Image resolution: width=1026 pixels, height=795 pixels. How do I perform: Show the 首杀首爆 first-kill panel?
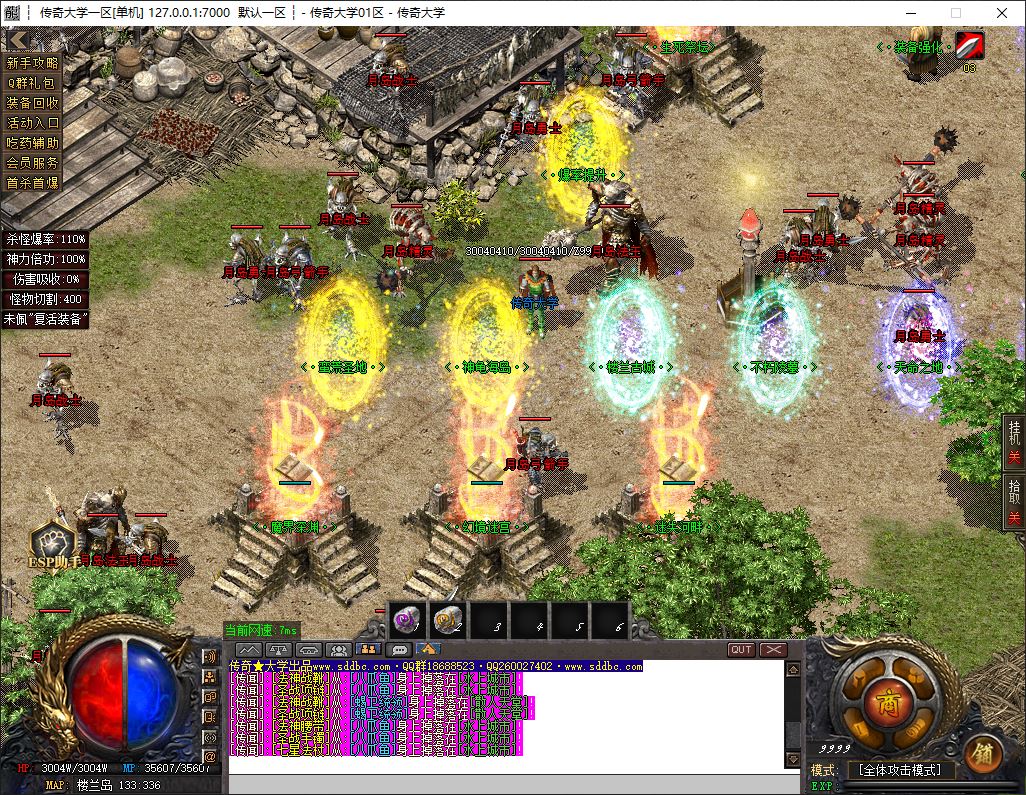[33, 183]
